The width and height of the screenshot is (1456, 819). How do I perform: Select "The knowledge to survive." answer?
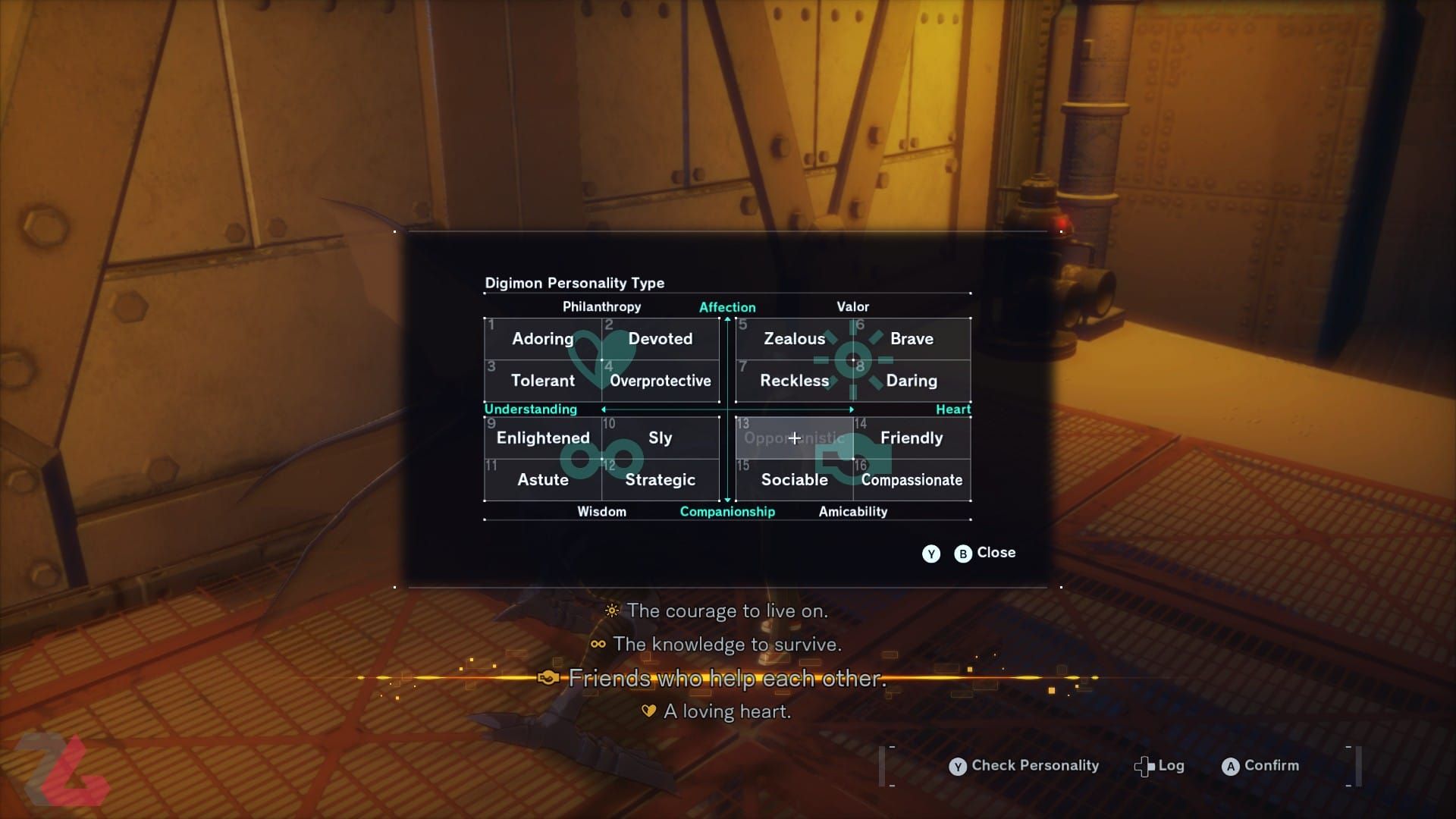click(726, 644)
